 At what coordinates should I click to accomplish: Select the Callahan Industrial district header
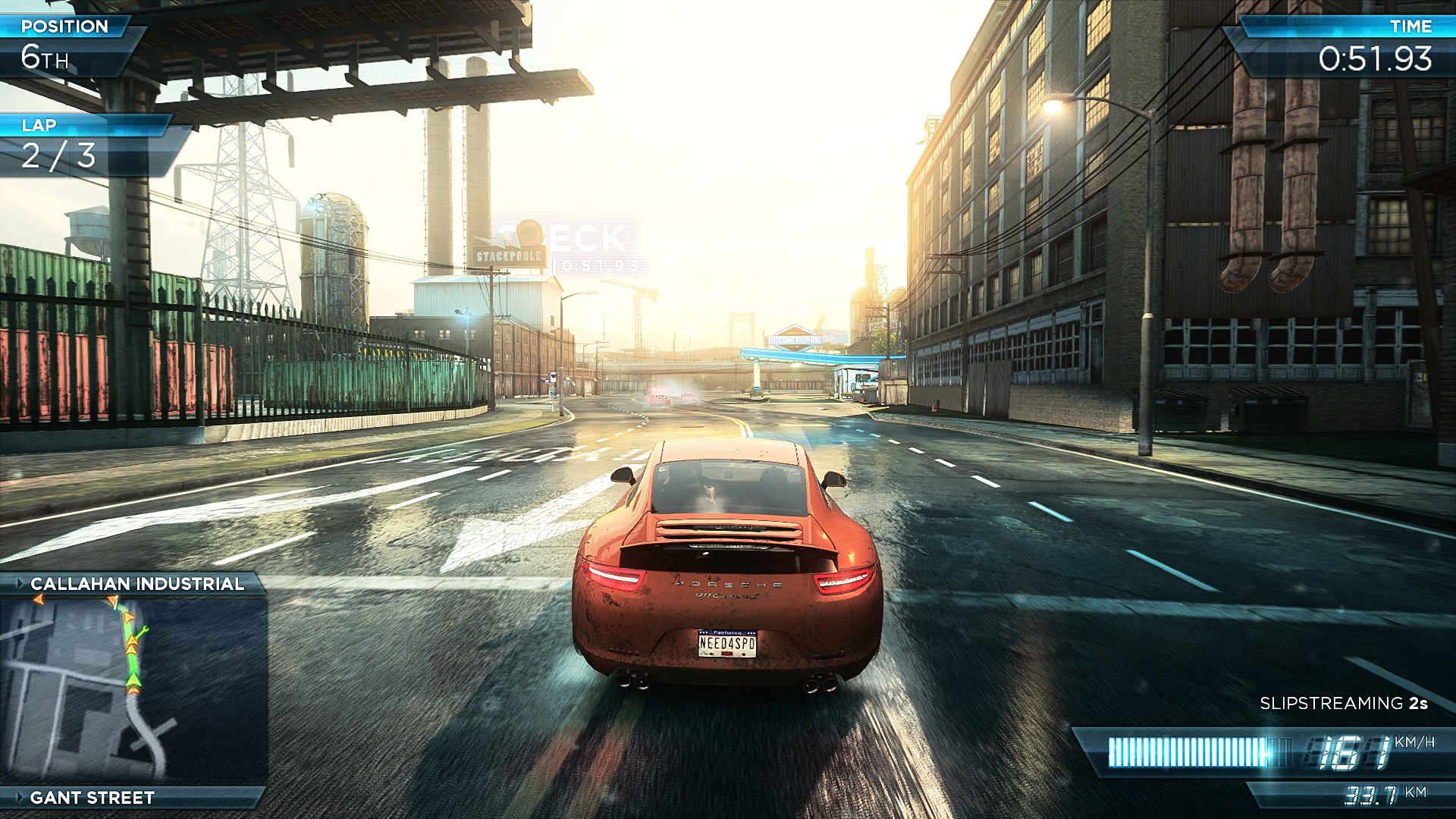point(136,584)
